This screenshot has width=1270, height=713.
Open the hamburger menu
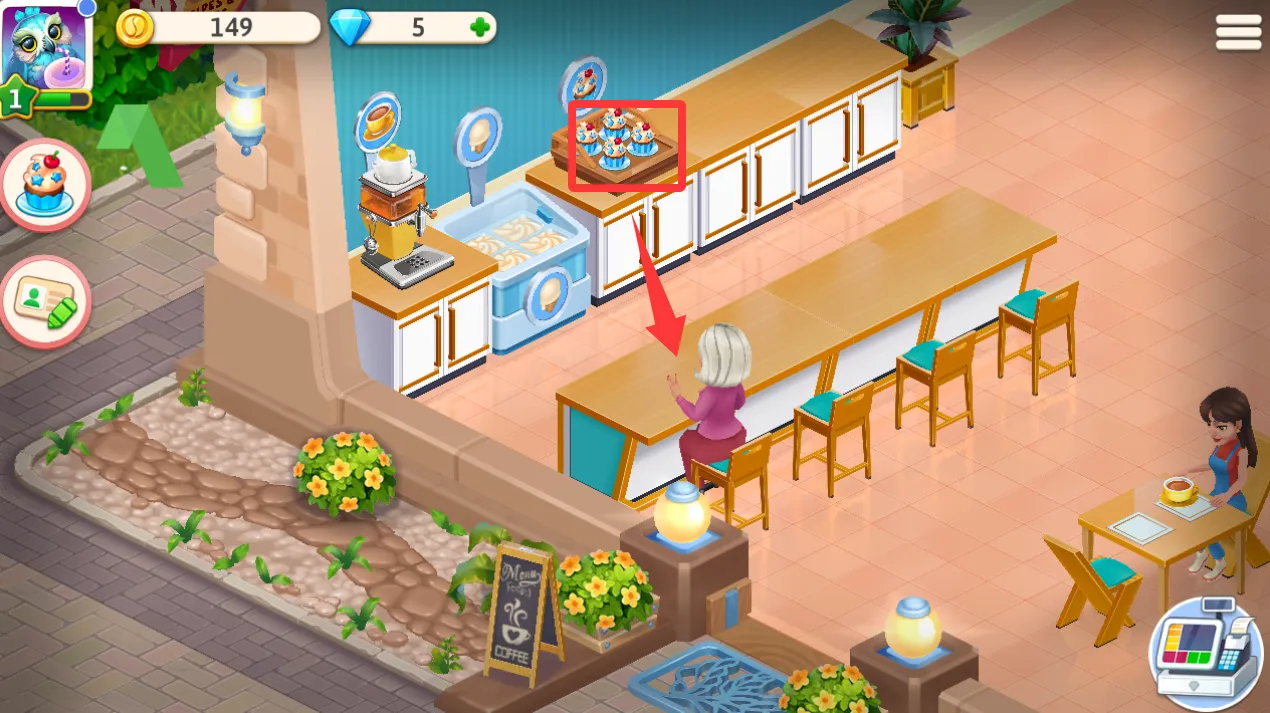pyautogui.click(x=1237, y=33)
